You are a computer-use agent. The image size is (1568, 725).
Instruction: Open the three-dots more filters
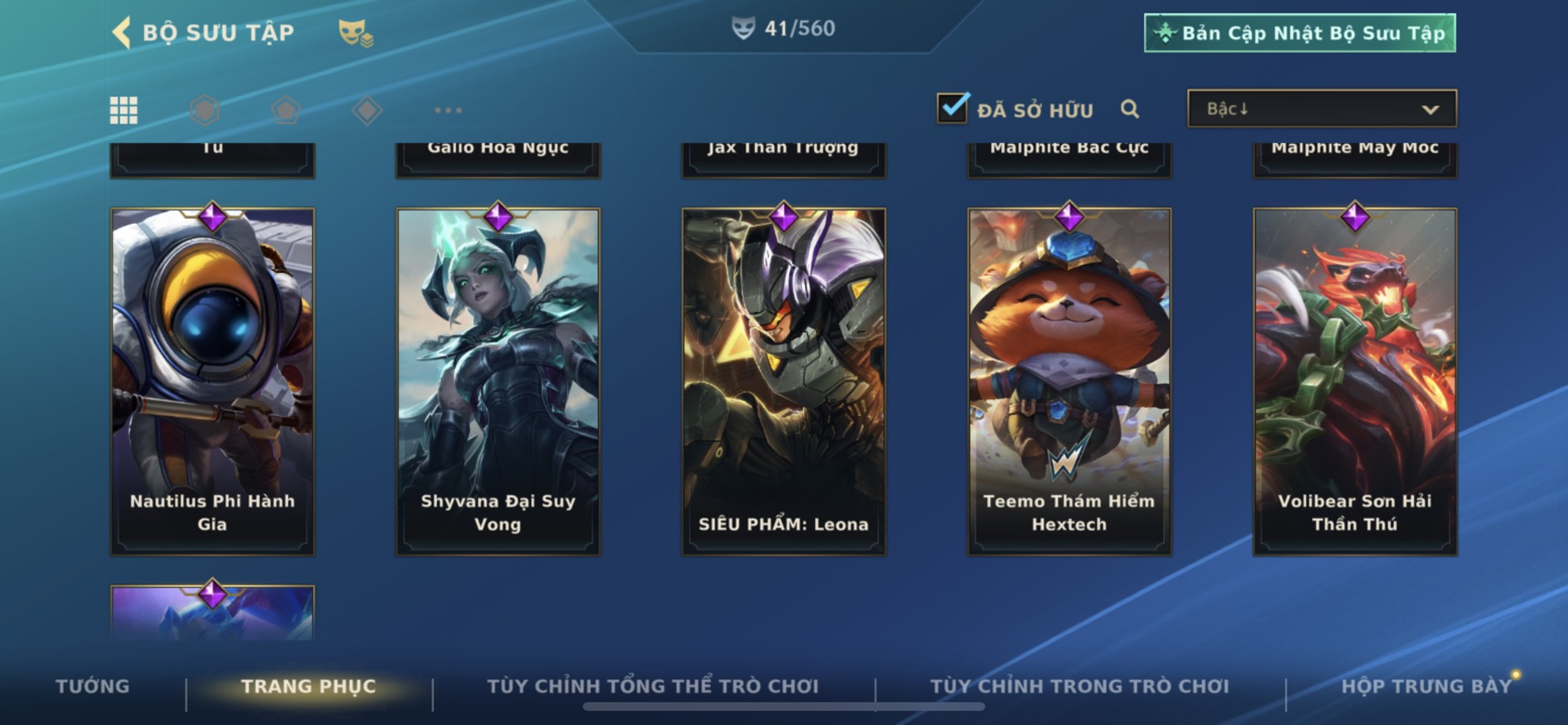(448, 110)
